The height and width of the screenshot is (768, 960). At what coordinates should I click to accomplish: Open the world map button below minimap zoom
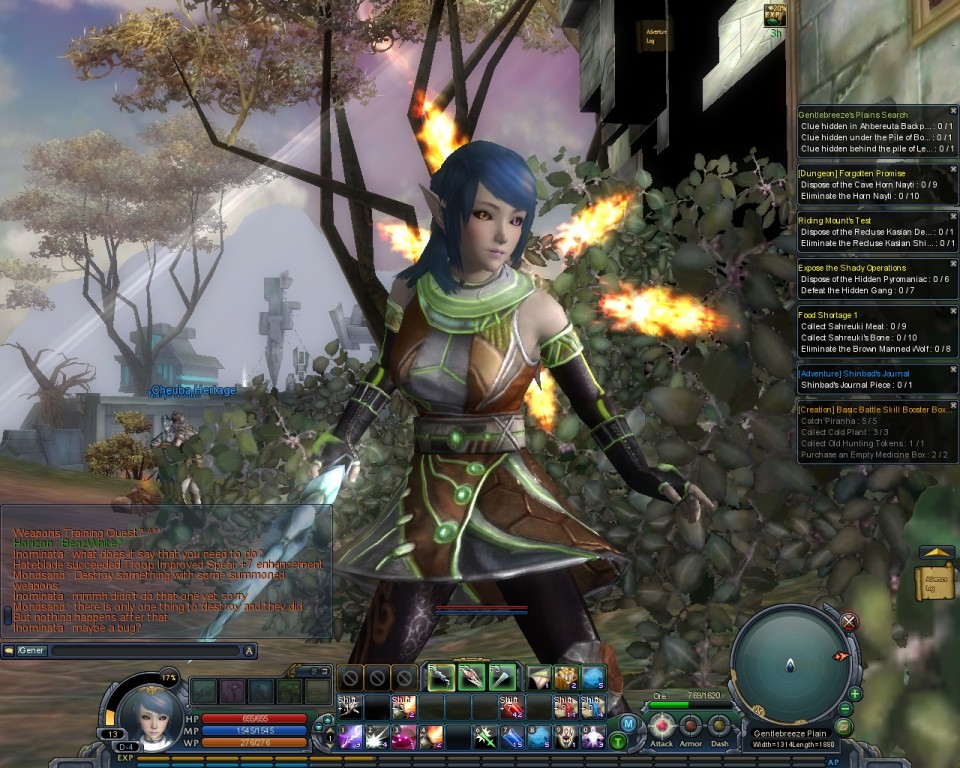tap(842, 727)
